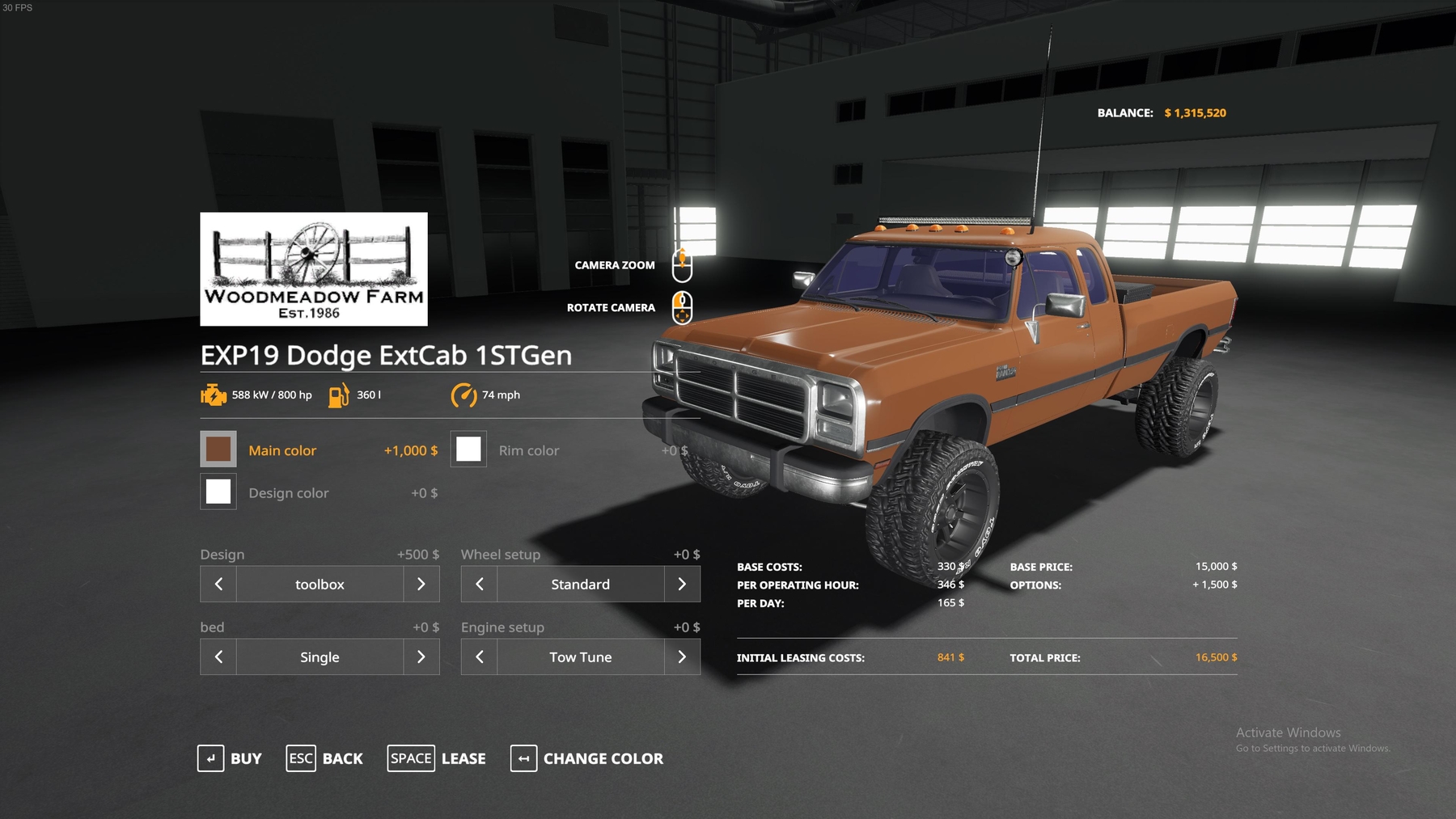1456x819 pixels.
Task: Buy the Dodge ExtCab truck
Action: click(231, 758)
